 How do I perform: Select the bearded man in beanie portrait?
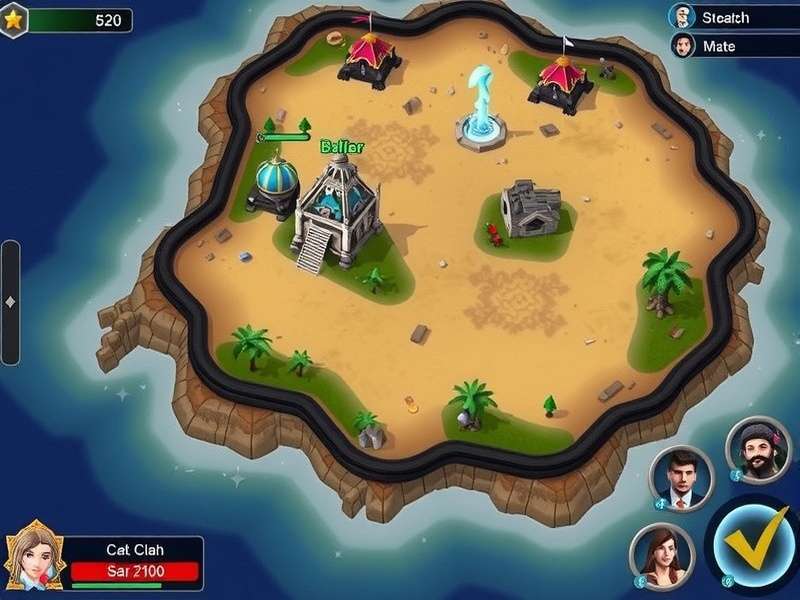(757, 451)
